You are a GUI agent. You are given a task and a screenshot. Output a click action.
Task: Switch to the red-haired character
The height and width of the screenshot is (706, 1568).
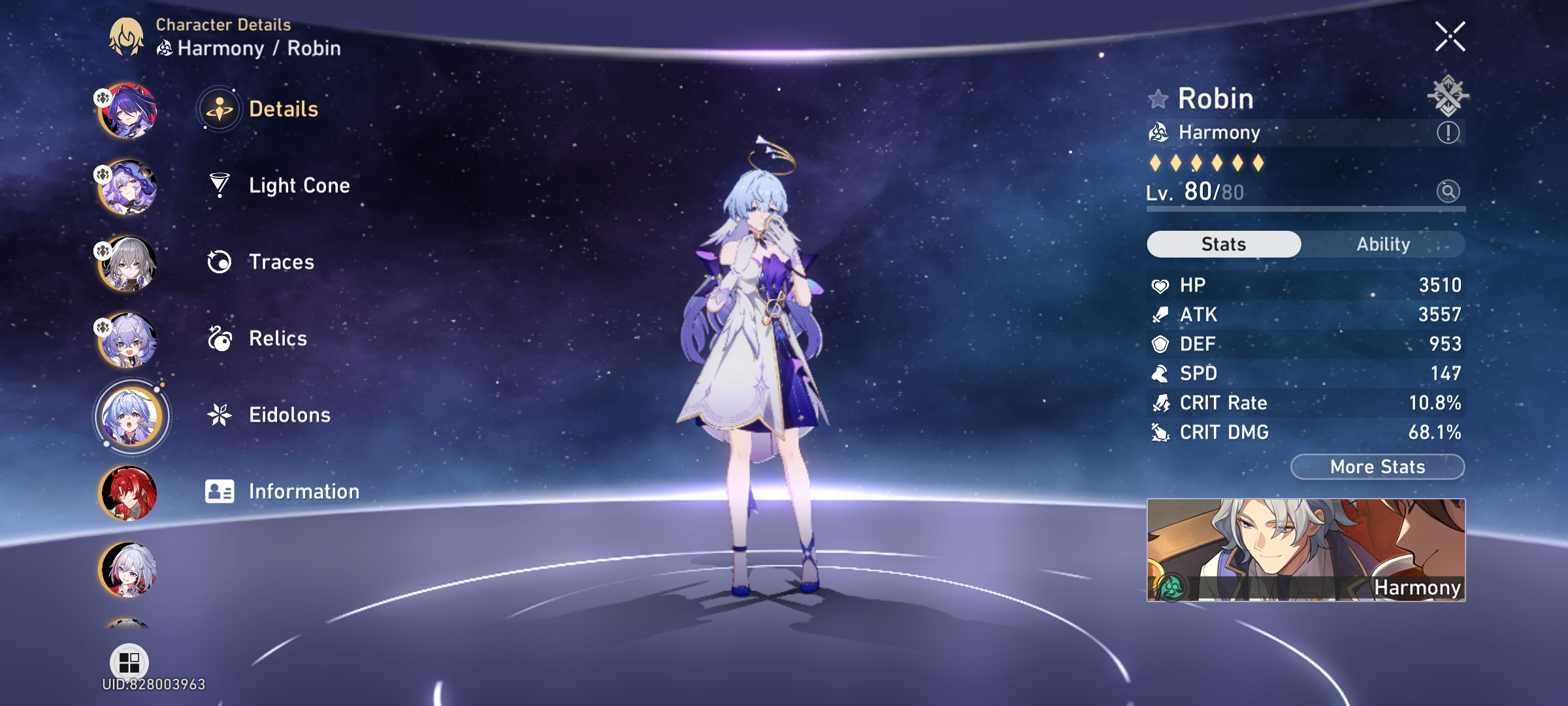click(128, 492)
